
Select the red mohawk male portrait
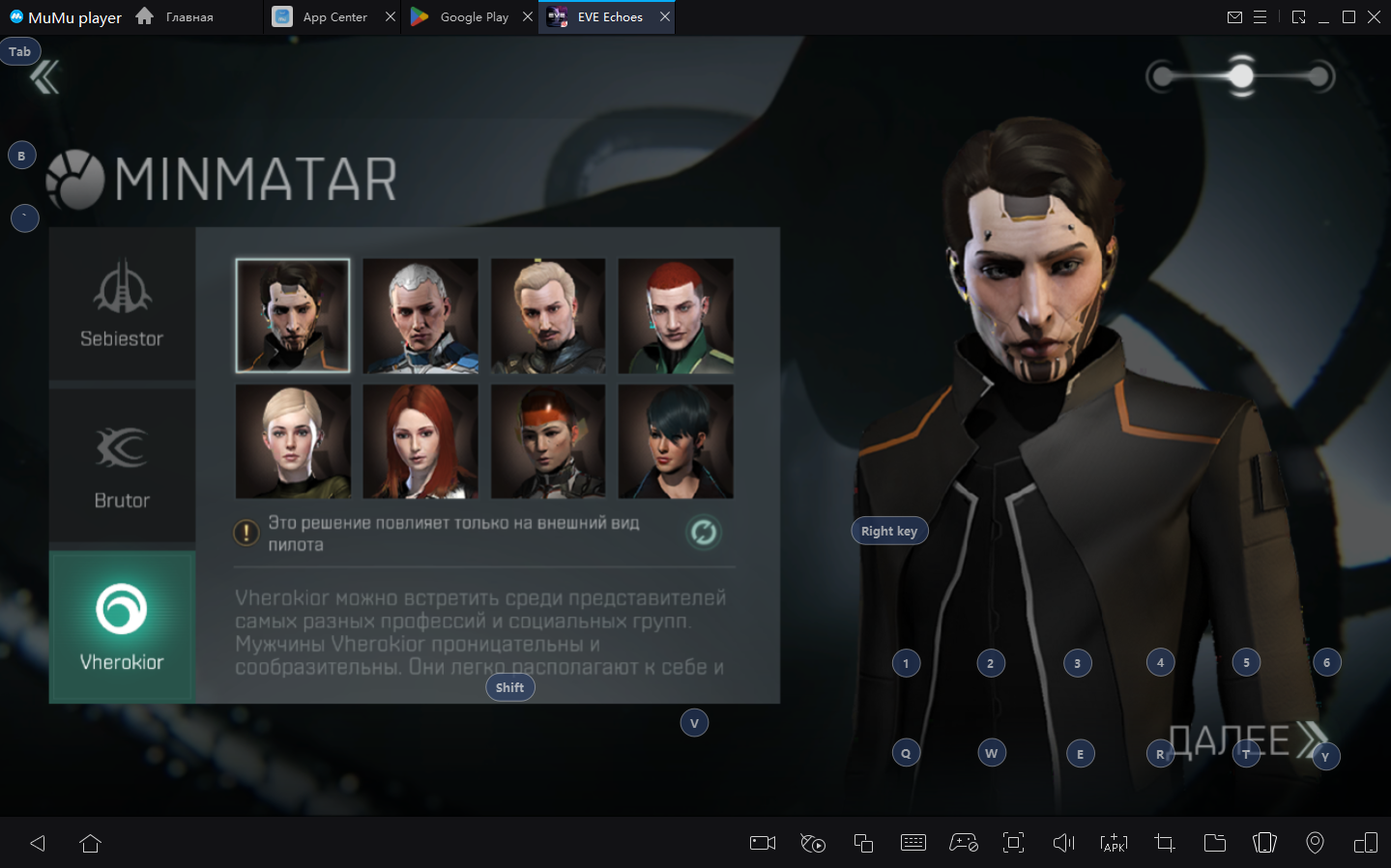coord(676,315)
